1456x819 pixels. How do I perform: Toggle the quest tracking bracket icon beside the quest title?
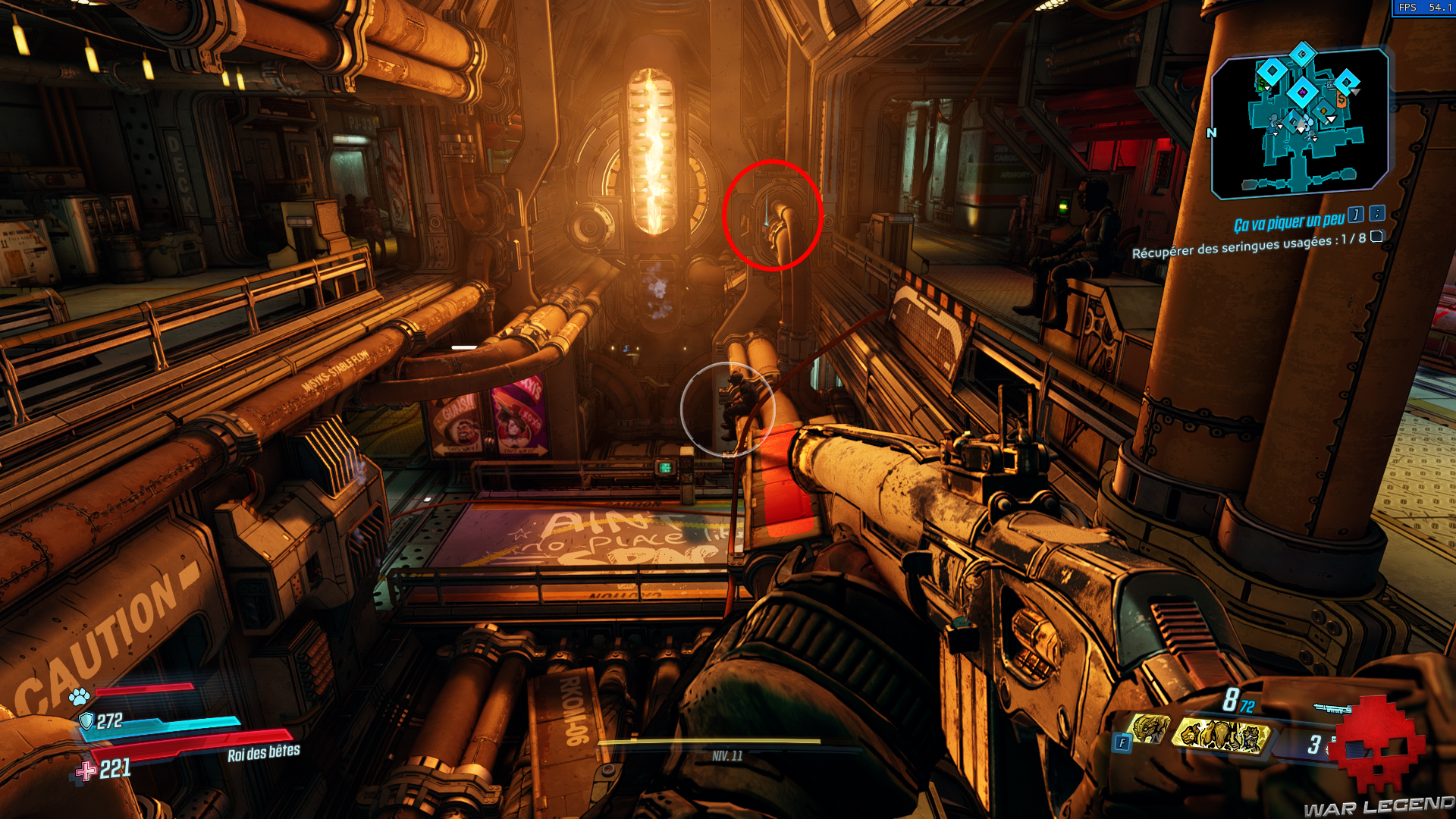pos(1355,216)
